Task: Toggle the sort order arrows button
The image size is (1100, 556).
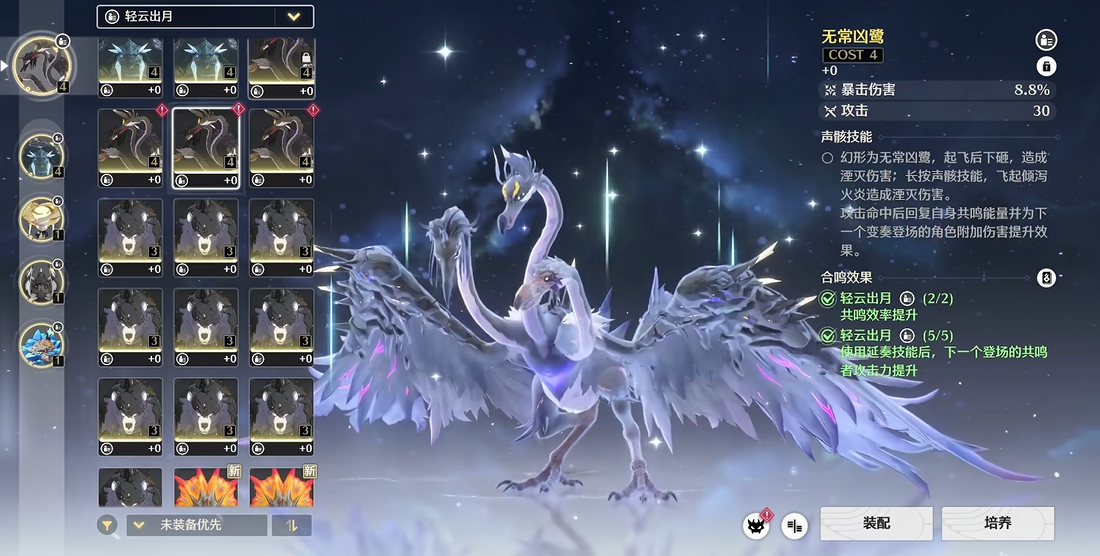Action: point(292,525)
